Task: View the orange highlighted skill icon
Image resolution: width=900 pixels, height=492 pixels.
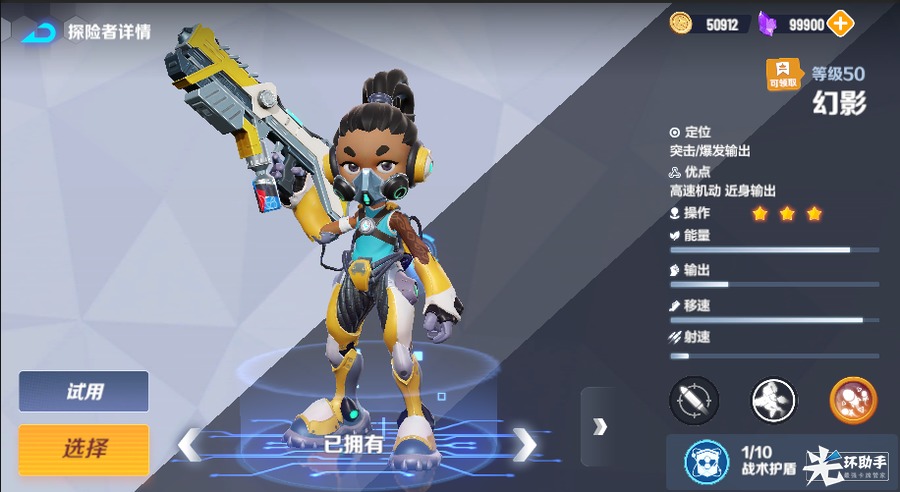Action: (x=853, y=400)
